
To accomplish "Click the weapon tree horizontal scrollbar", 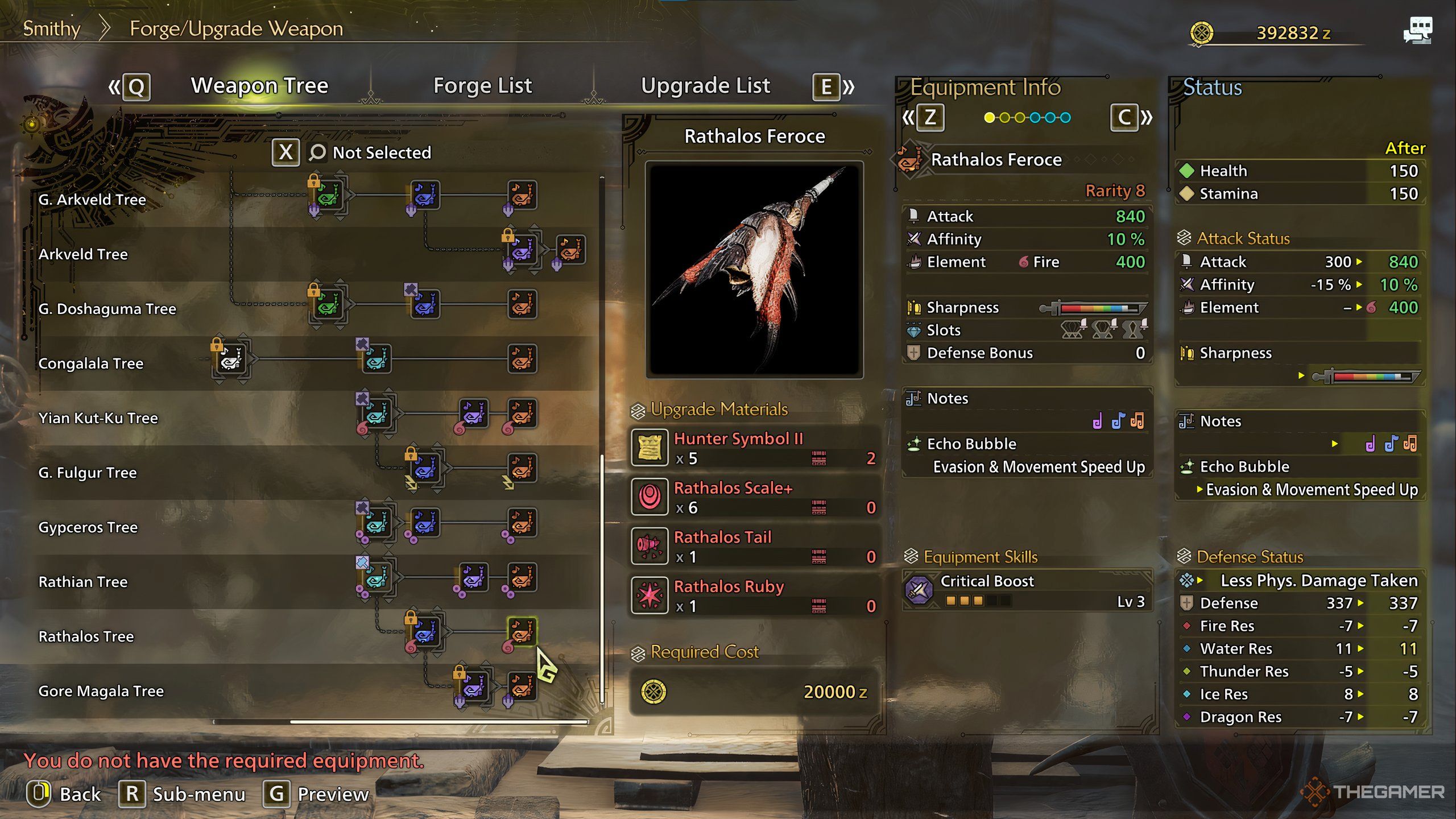I will click(438, 722).
